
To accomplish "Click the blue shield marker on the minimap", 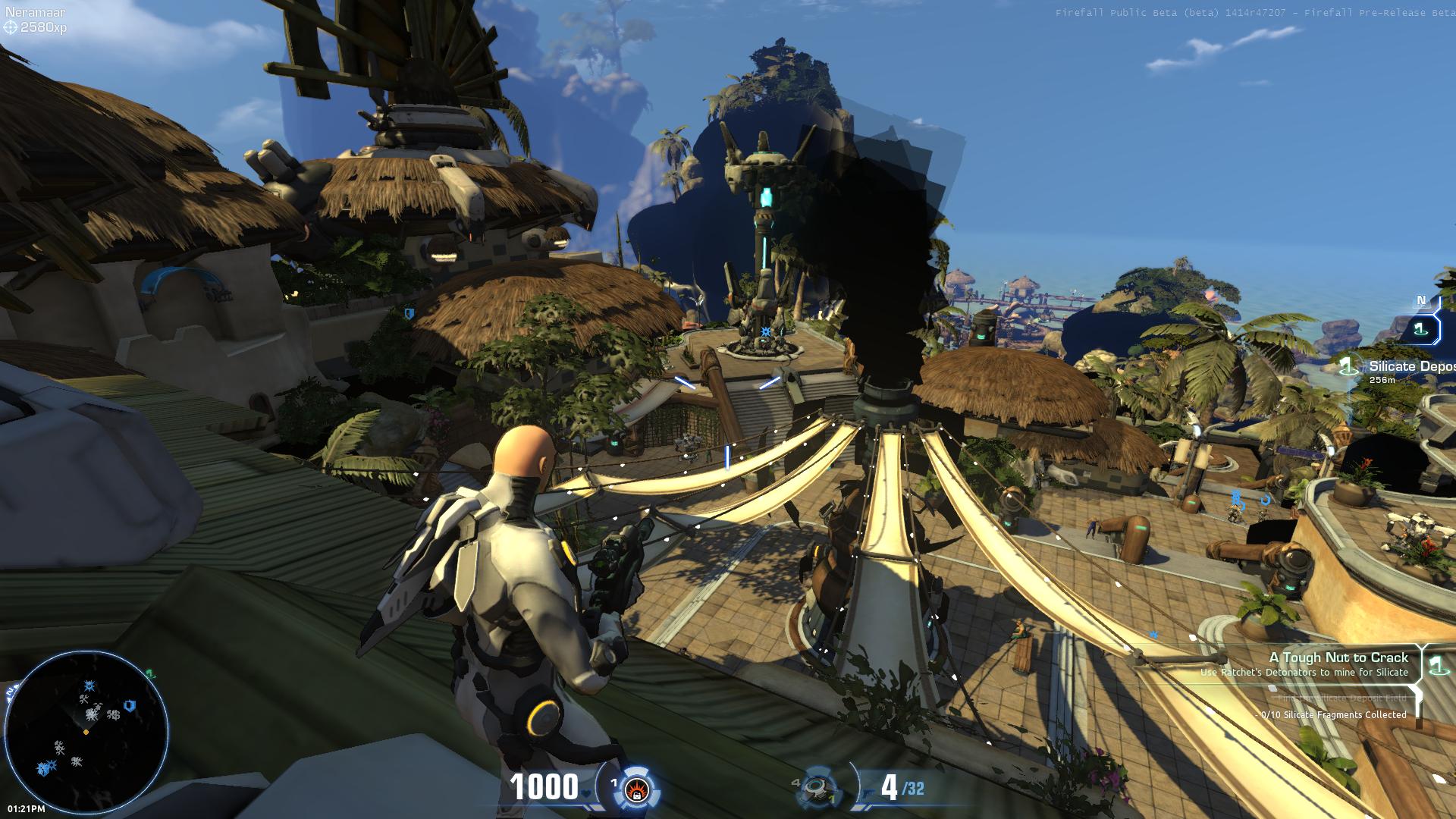I will coord(130,705).
